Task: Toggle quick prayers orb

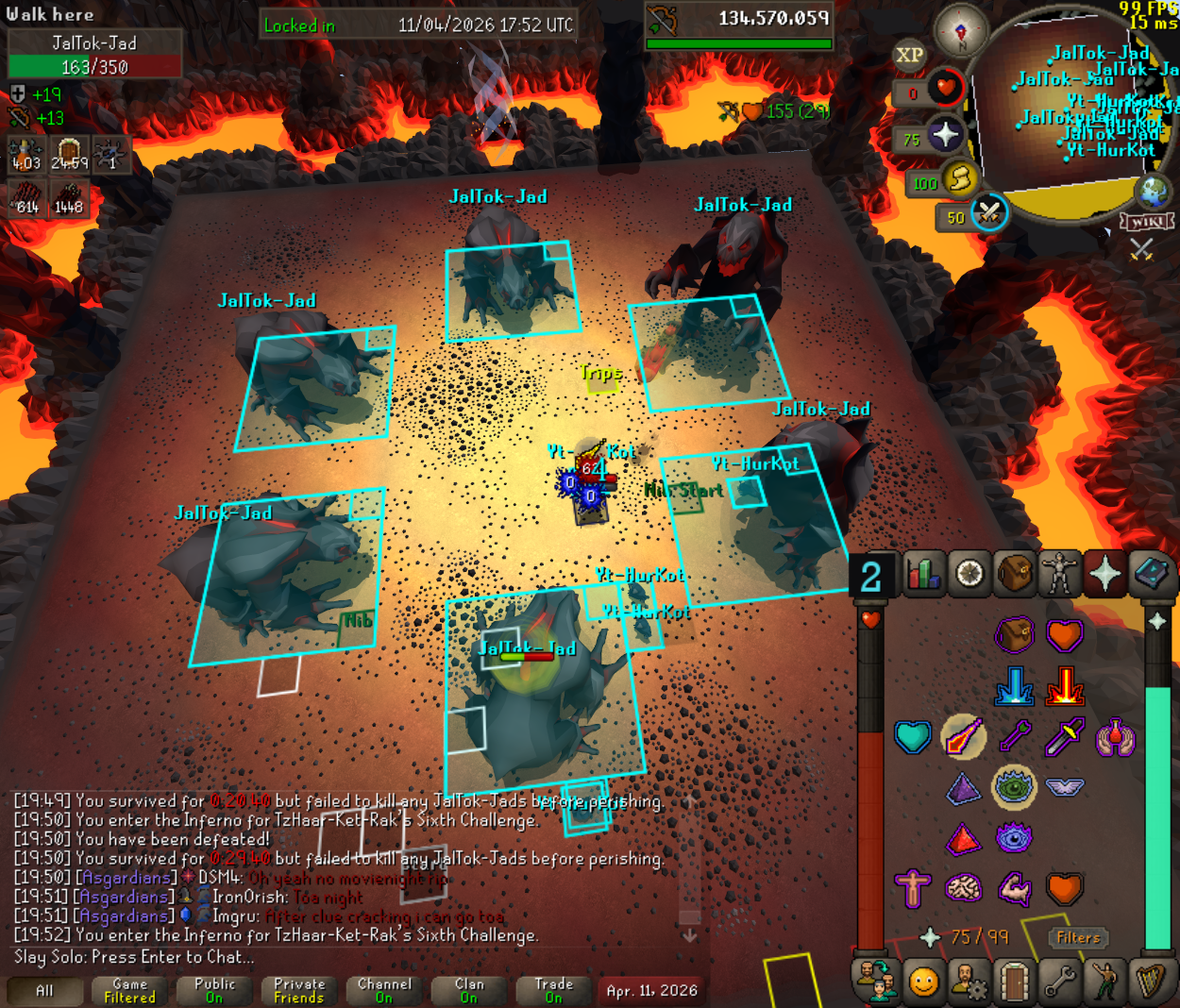Action: pos(944,136)
